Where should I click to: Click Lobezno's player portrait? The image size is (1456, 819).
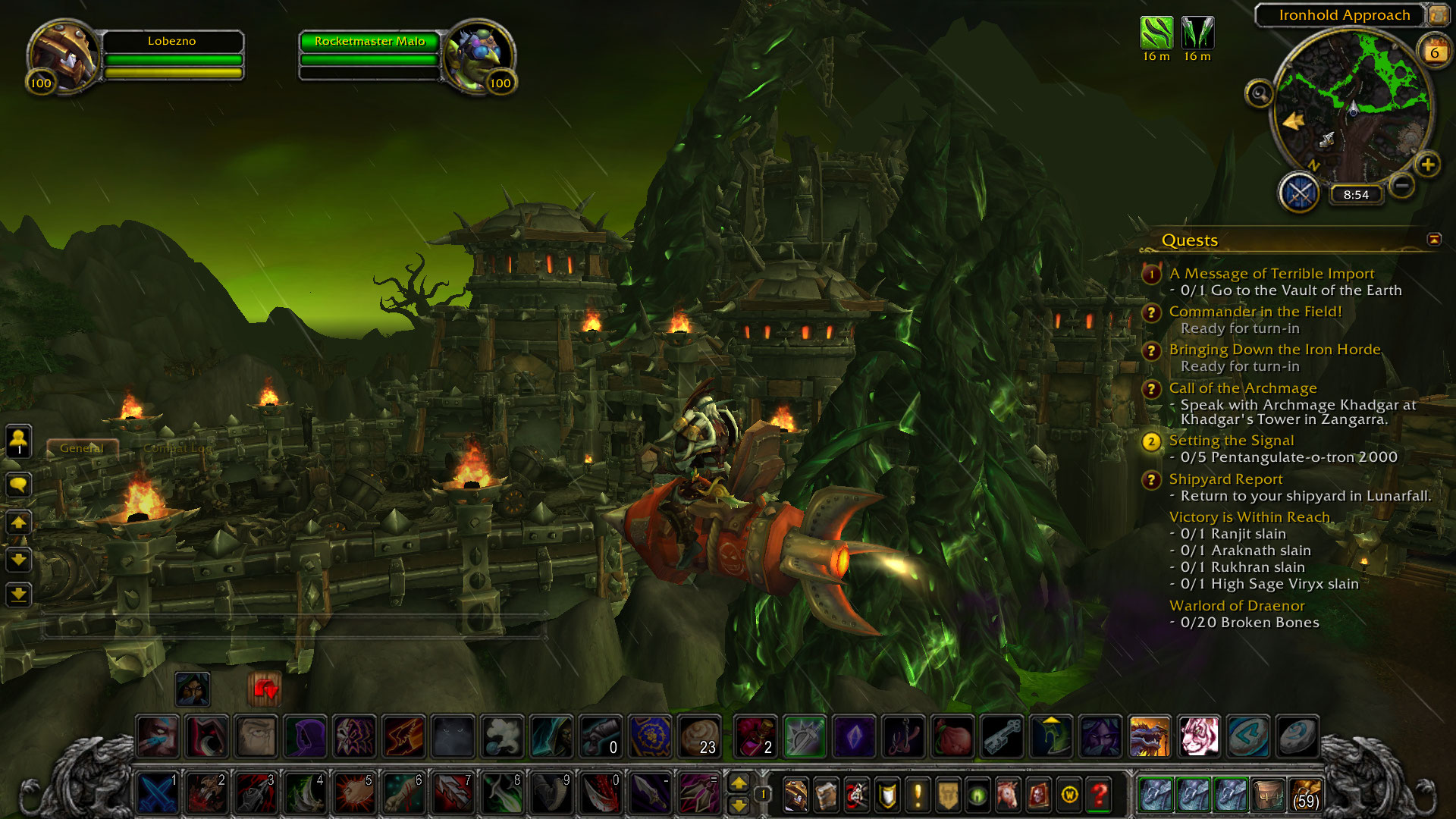click(62, 56)
